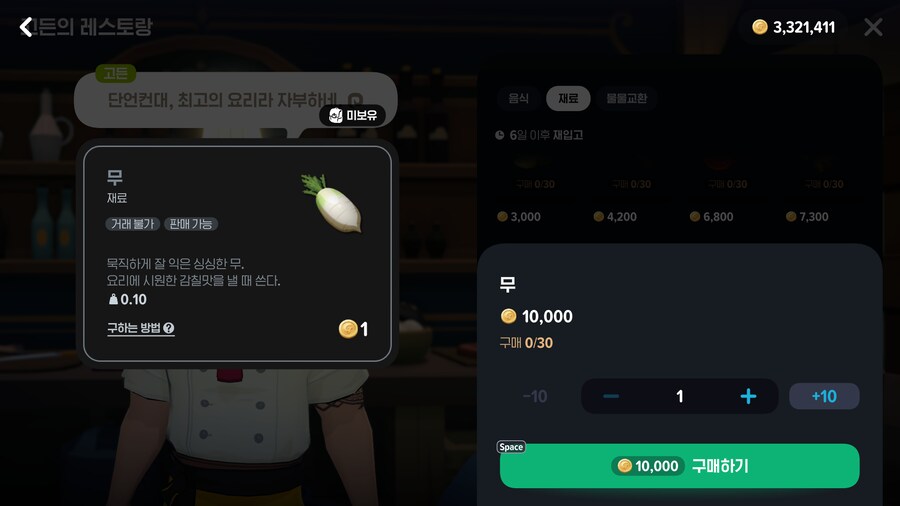This screenshot has width=900, height=506.
Task: Close the restaurant shop with the X
Action: [873, 27]
